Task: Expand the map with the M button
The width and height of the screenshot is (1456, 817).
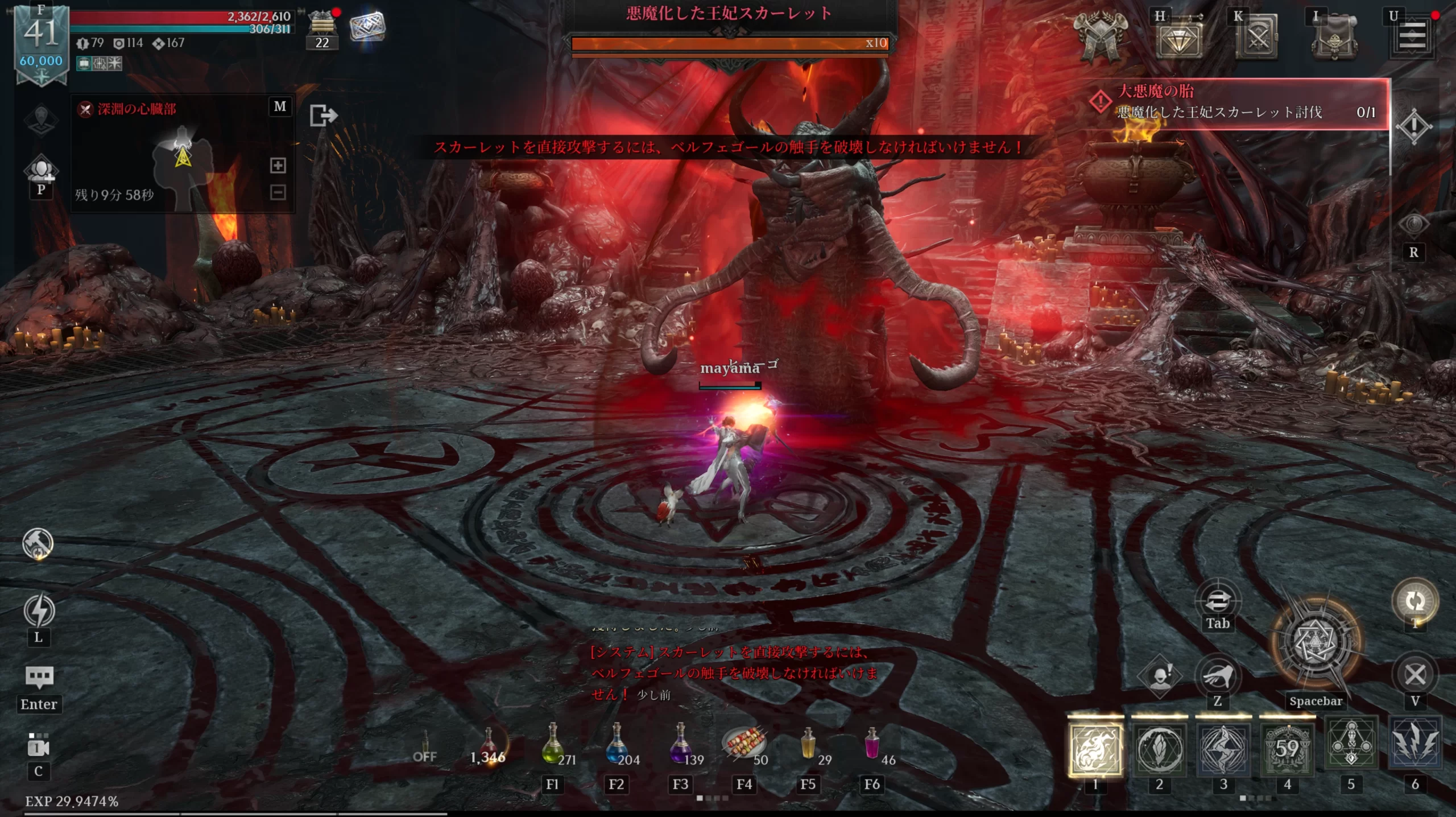Action: click(x=280, y=106)
